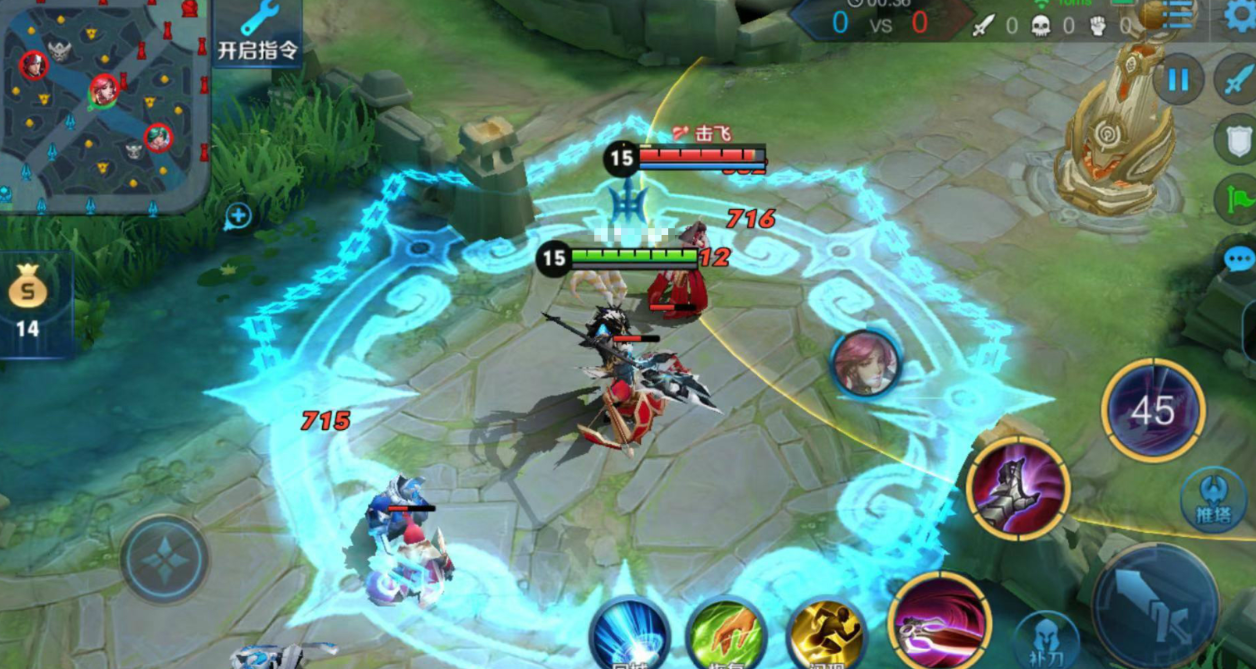Activate the armored gauntlet skill
Viewport: 1256px width, 669px height.
pyautogui.click(x=1017, y=488)
